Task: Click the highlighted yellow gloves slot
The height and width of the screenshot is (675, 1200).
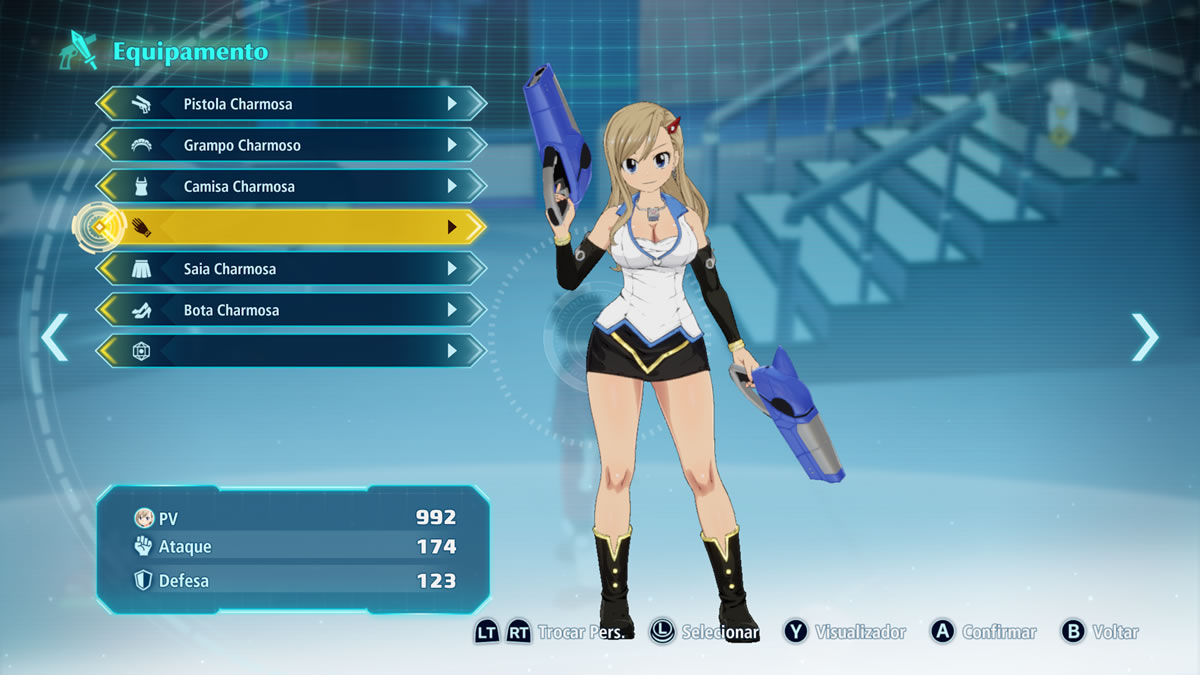Action: [x=290, y=228]
